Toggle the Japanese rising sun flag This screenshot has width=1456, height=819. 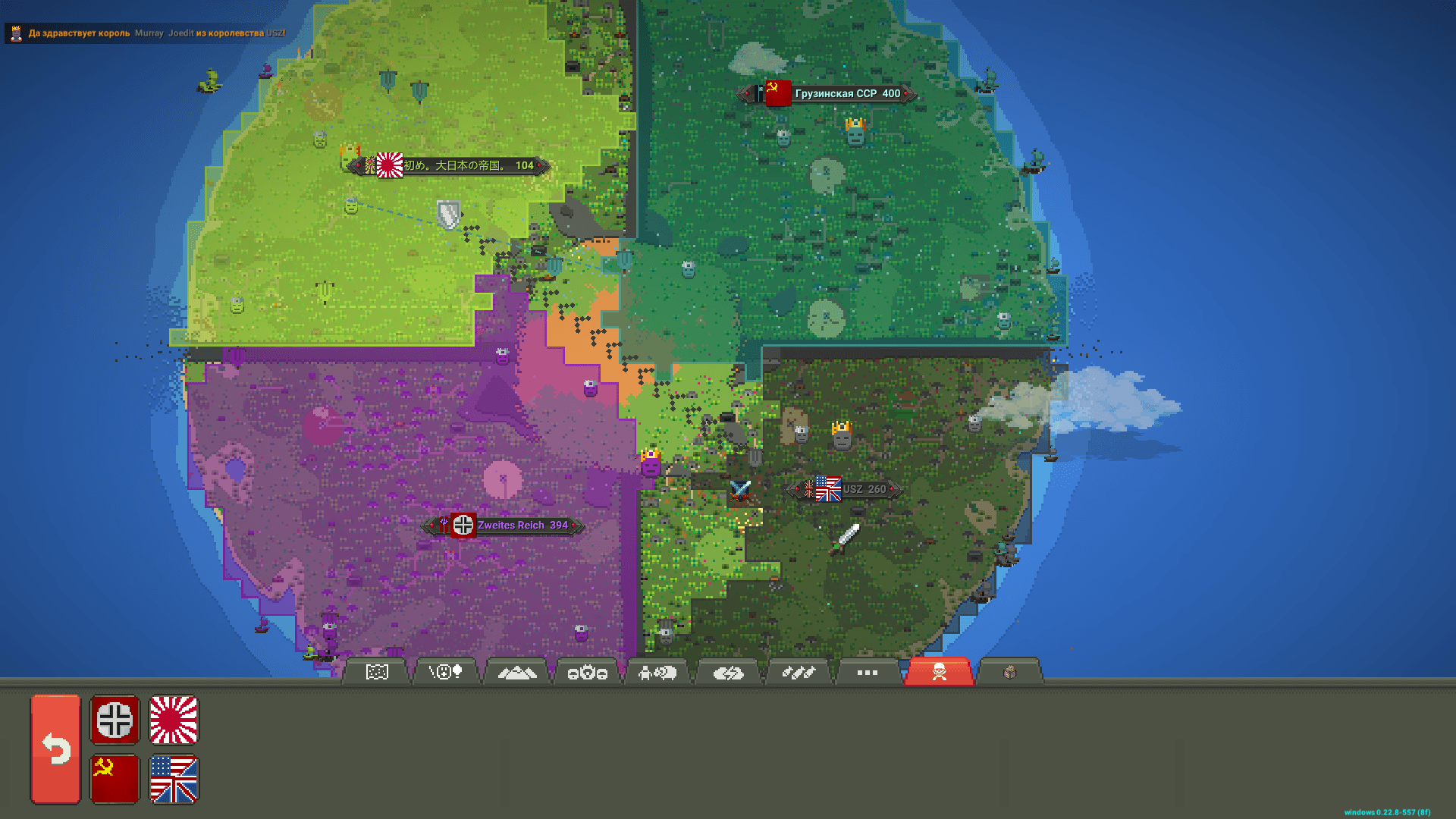[173, 721]
